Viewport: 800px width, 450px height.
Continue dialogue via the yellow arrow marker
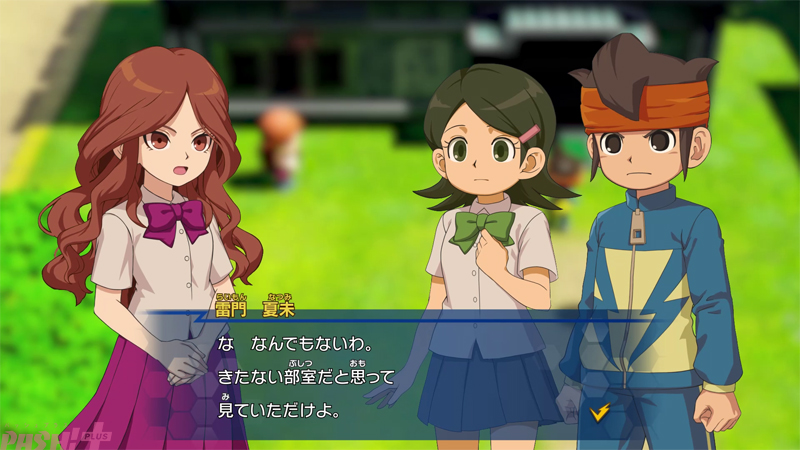(600, 410)
